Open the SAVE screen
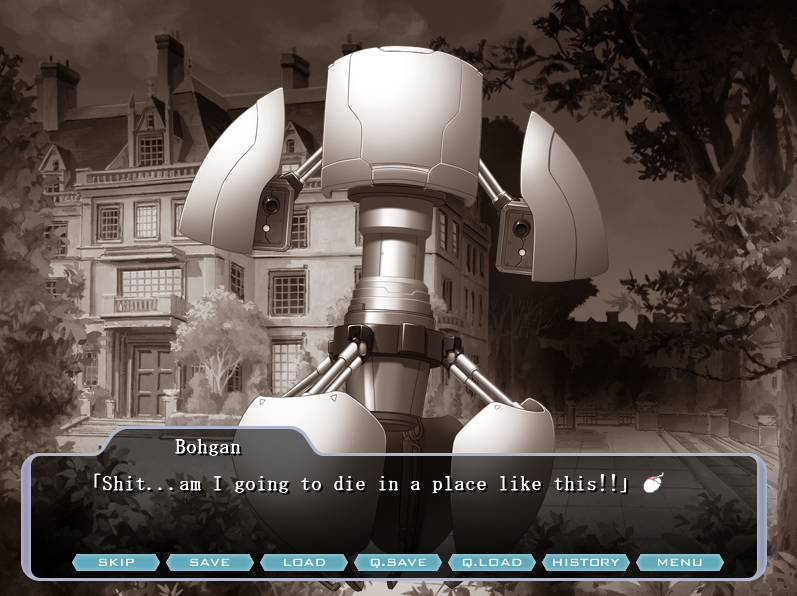This screenshot has height=596, width=797. pos(209,562)
